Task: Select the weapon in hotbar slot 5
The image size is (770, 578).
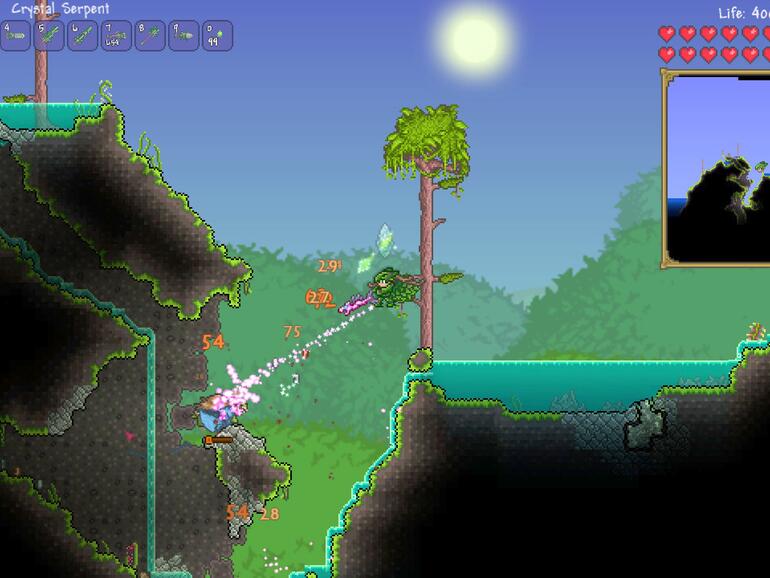Action: pos(50,36)
